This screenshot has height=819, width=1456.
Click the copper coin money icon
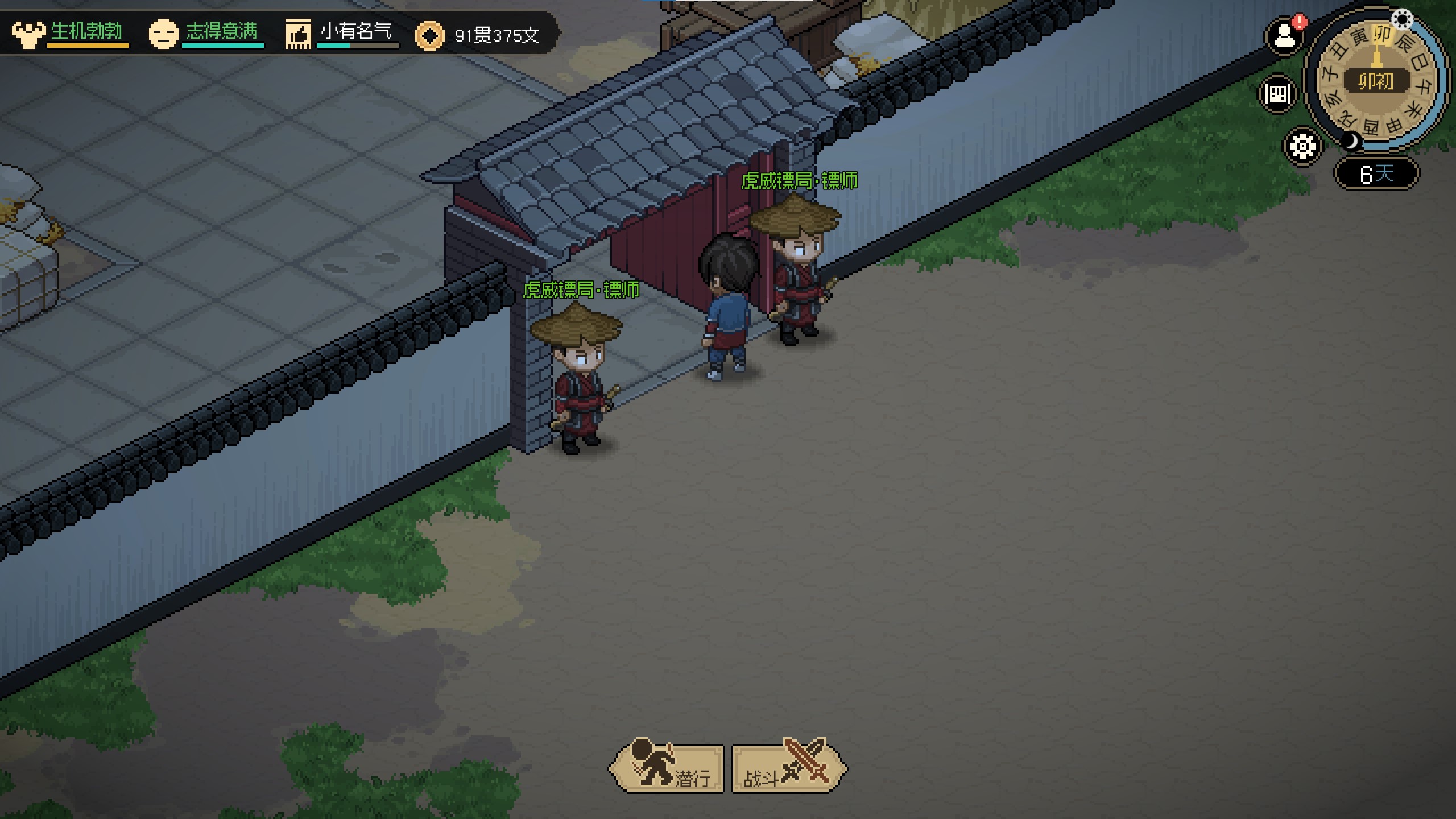pyautogui.click(x=429, y=36)
